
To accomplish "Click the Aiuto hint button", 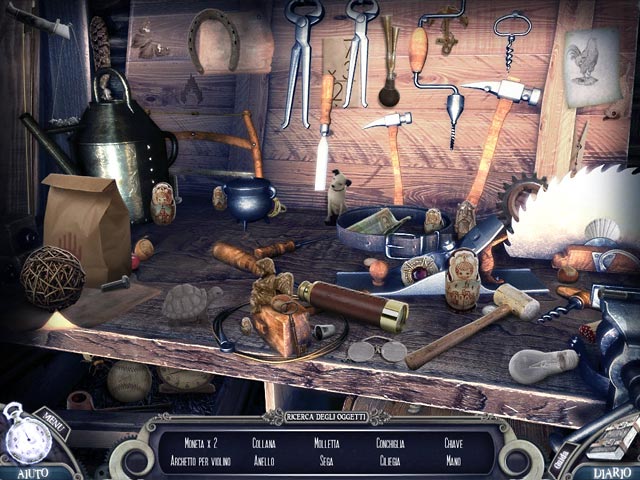I will pyautogui.click(x=28, y=471).
